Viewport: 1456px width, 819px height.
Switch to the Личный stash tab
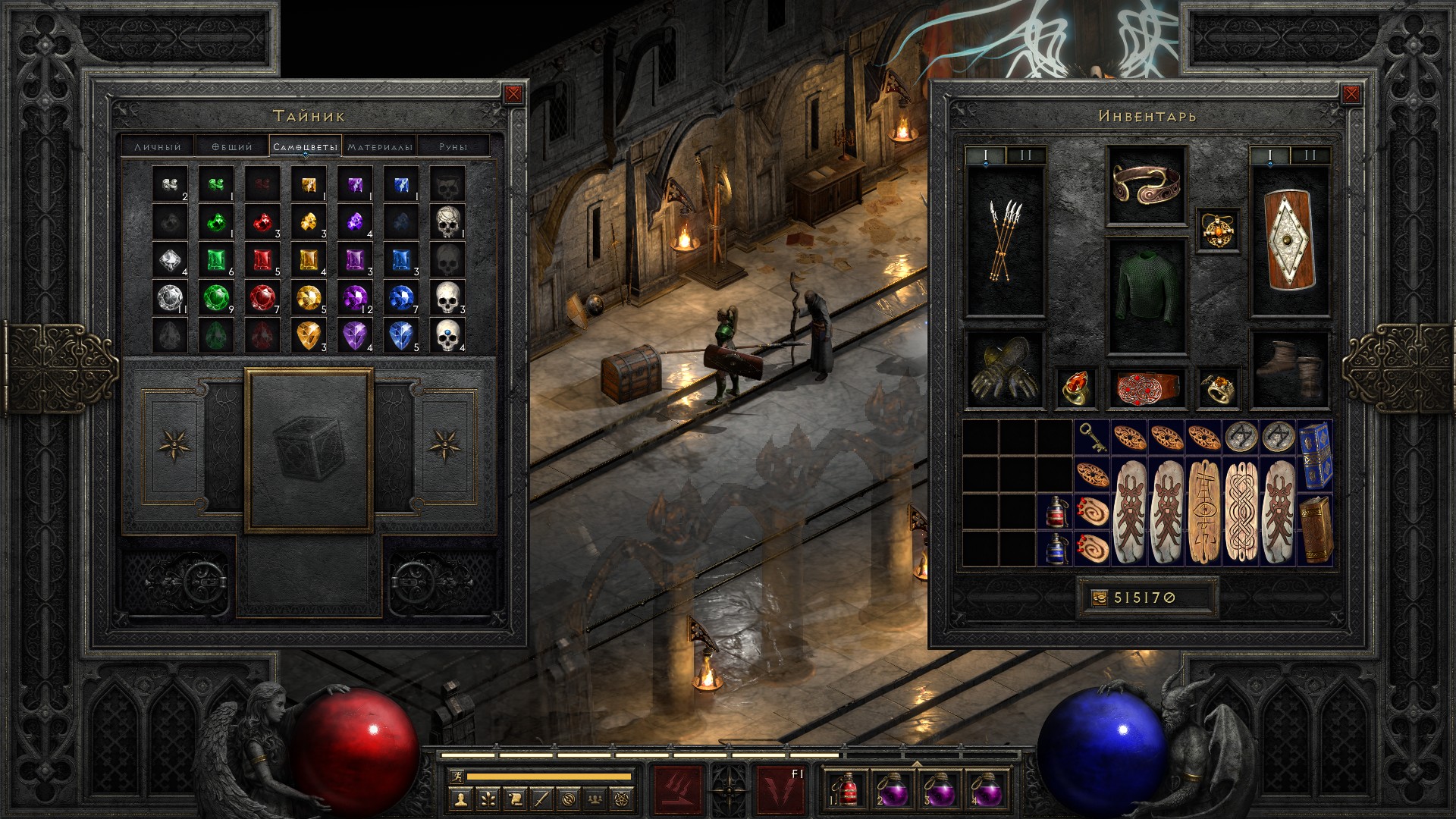[x=158, y=146]
